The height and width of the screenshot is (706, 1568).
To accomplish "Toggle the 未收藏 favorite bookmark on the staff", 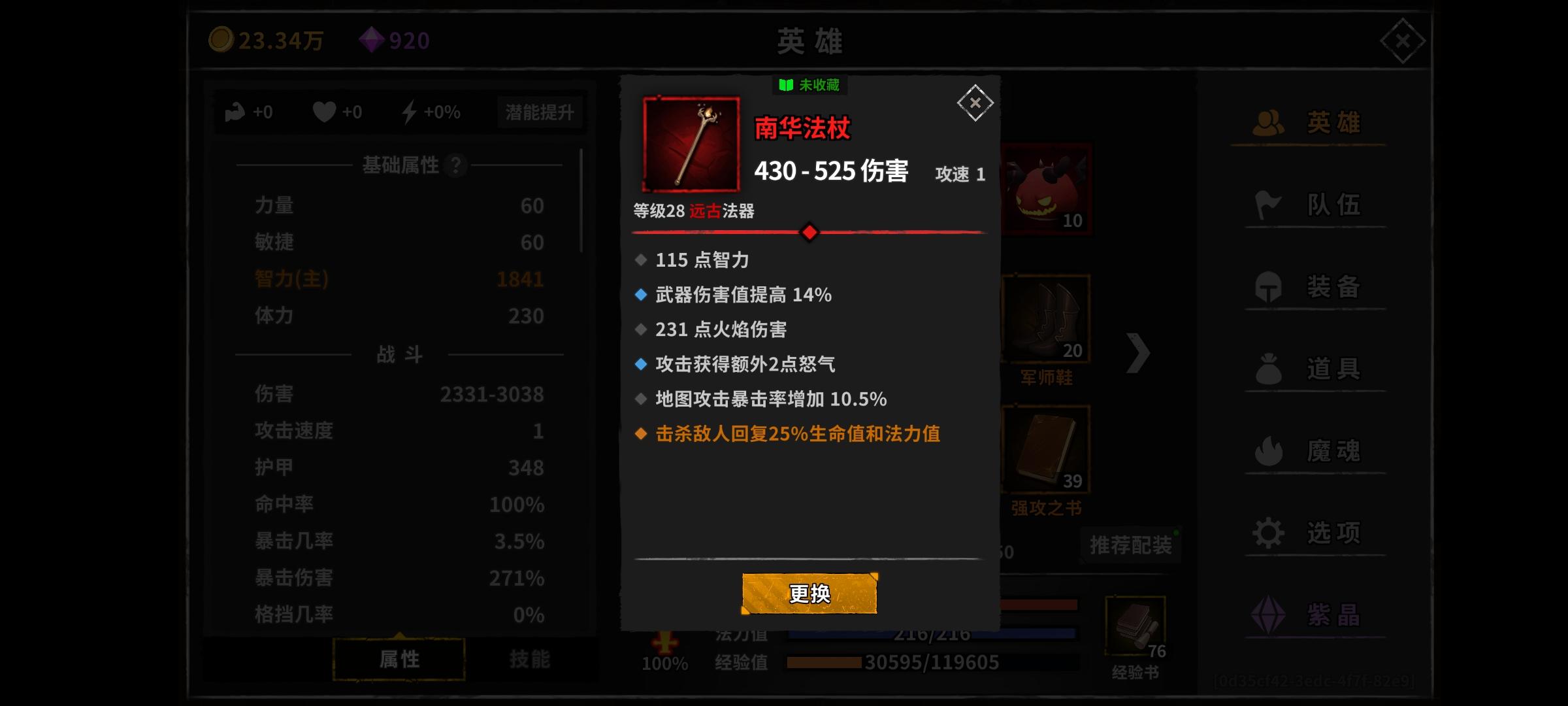I will (x=809, y=85).
